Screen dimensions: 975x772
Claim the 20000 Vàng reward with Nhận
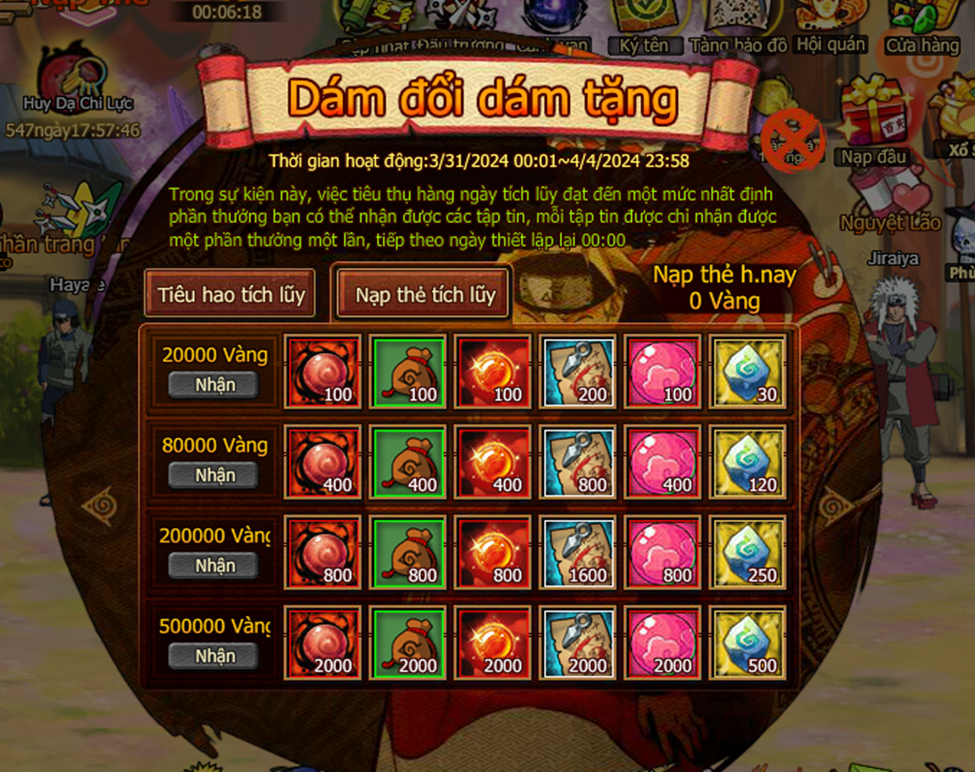click(214, 384)
